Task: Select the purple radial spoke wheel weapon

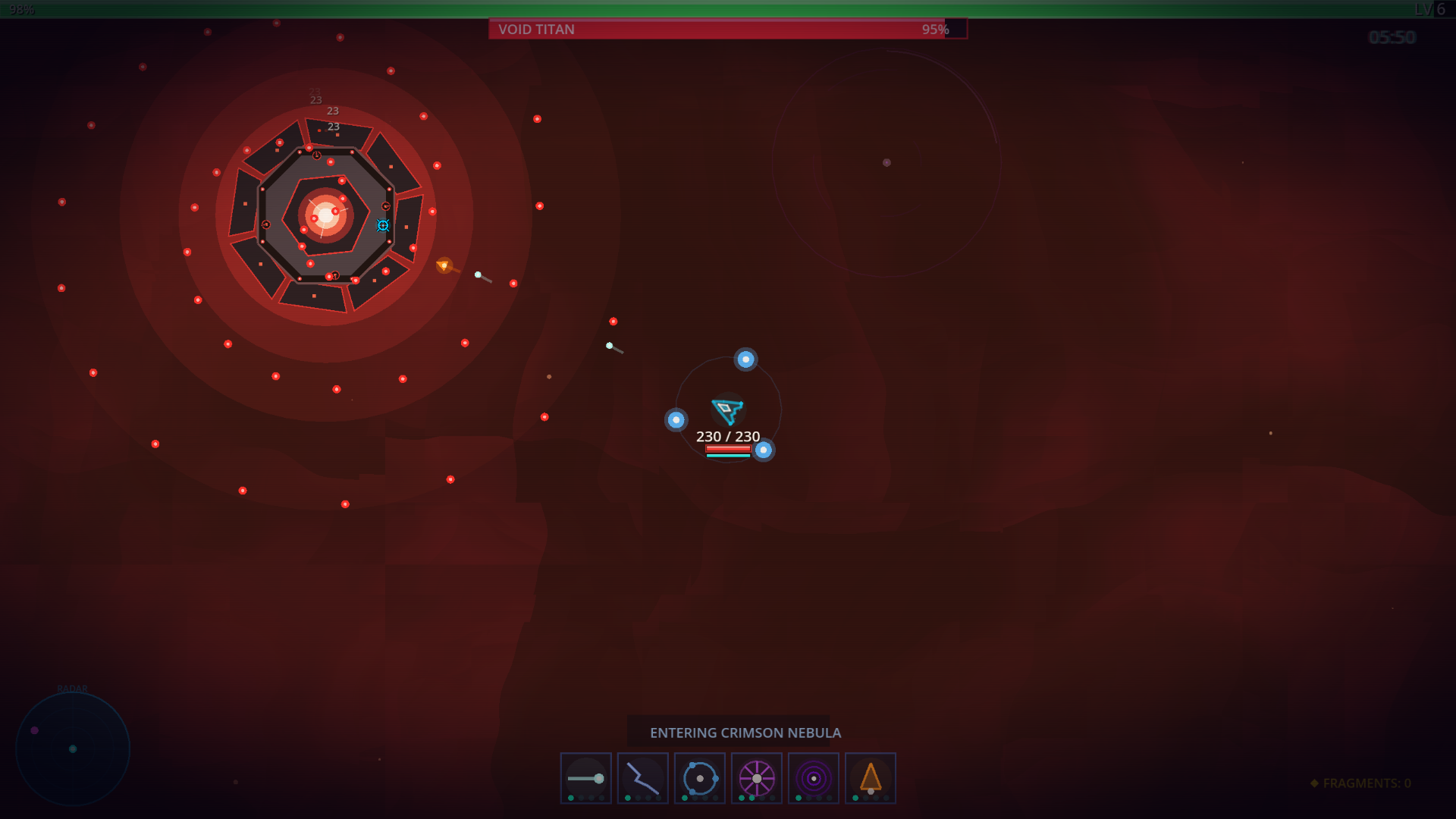Action: click(756, 777)
